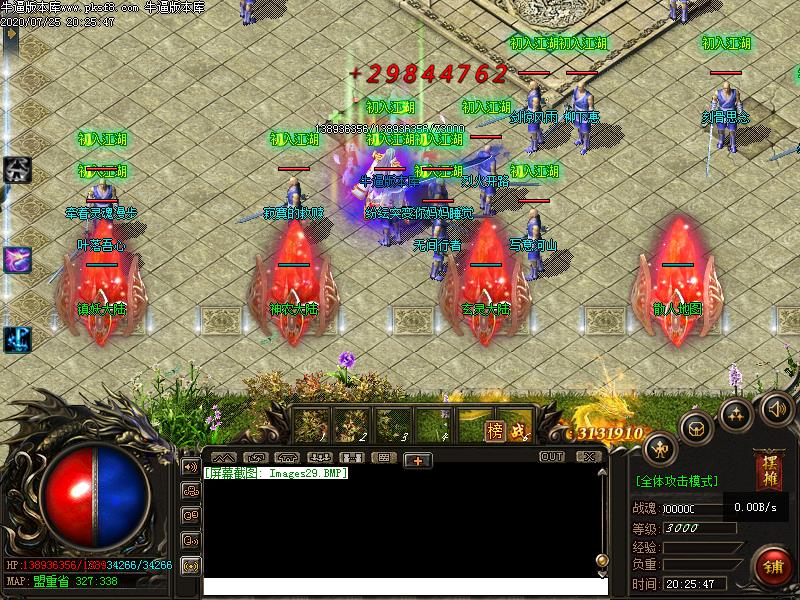Expand the small arrow tab at top-left
Screen dimensions: 800x600
11,33
